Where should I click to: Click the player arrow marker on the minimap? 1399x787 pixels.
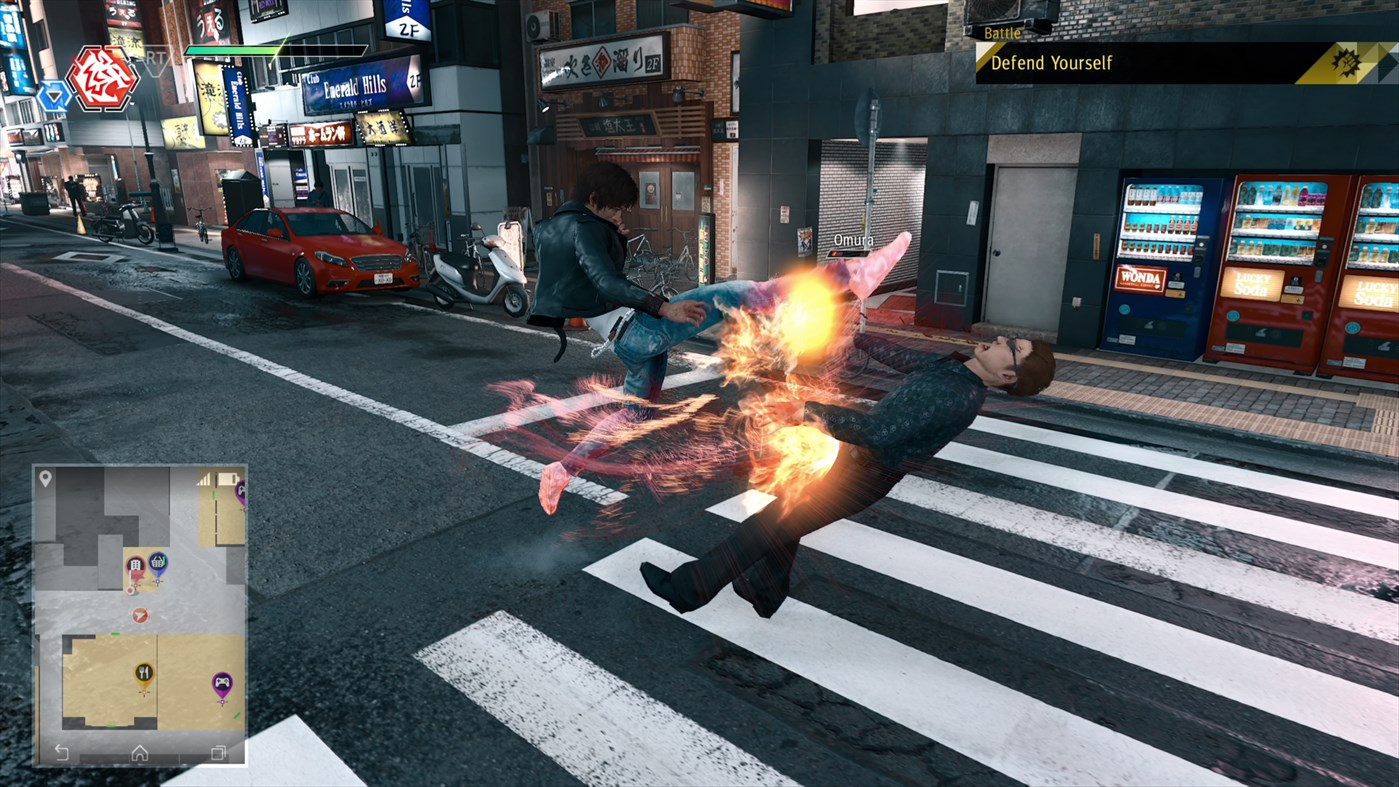point(139,615)
